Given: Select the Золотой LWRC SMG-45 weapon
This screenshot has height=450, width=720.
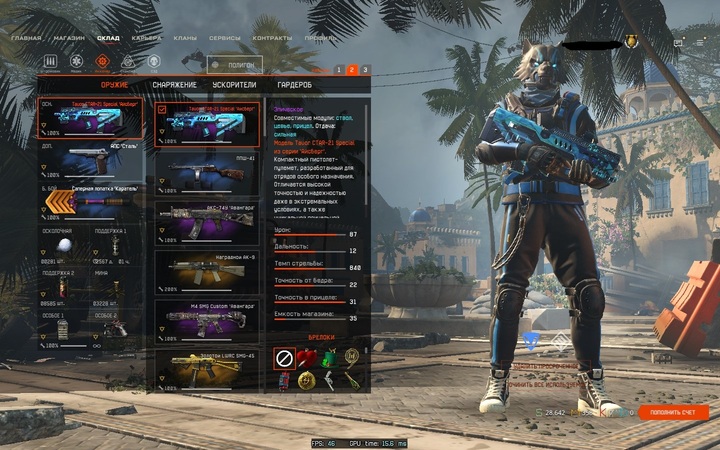Looking at the screenshot, I should [x=208, y=368].
